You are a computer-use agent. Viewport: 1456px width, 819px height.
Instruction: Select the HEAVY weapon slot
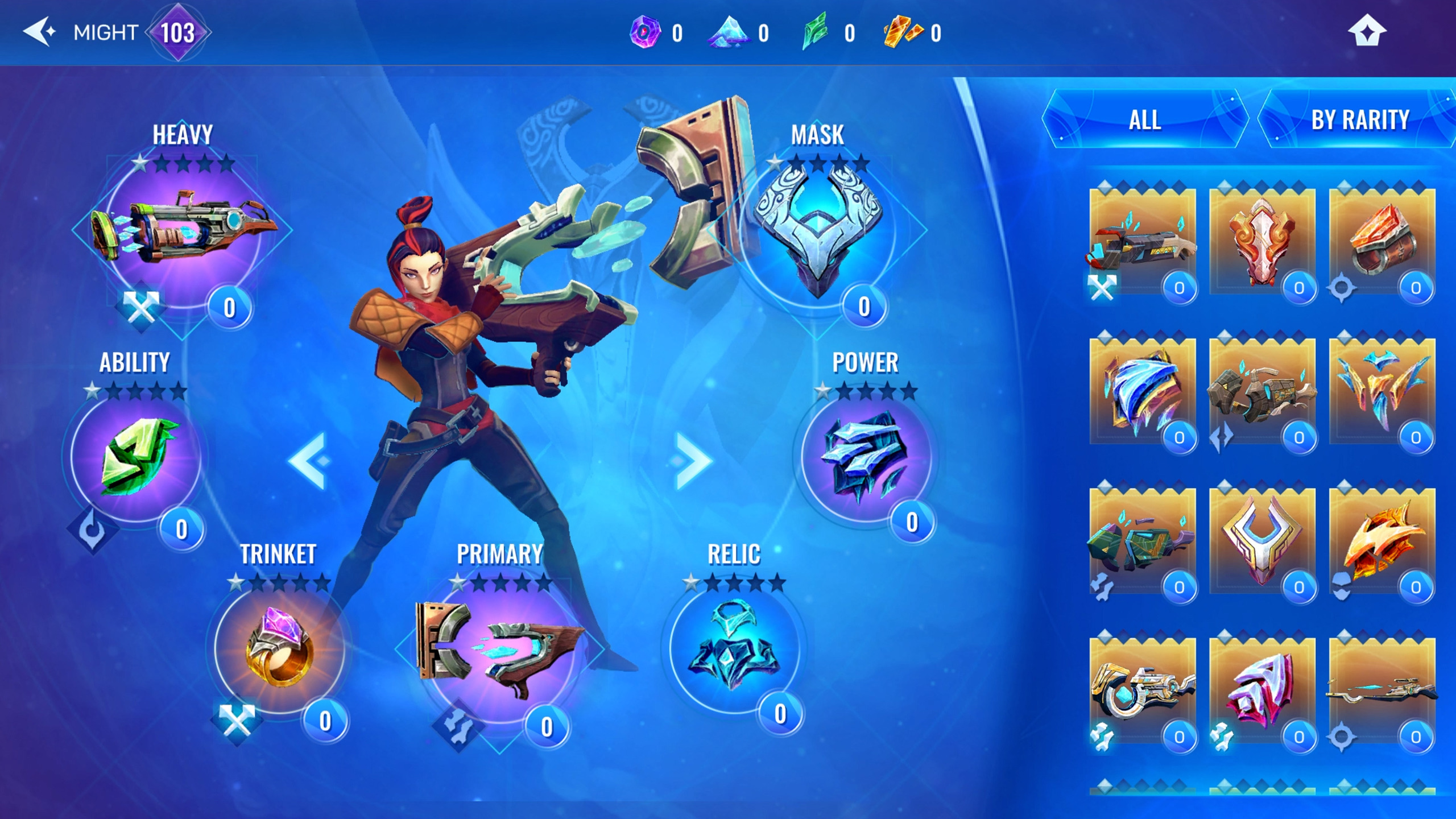pyautogui.click(x=183, y=233)
